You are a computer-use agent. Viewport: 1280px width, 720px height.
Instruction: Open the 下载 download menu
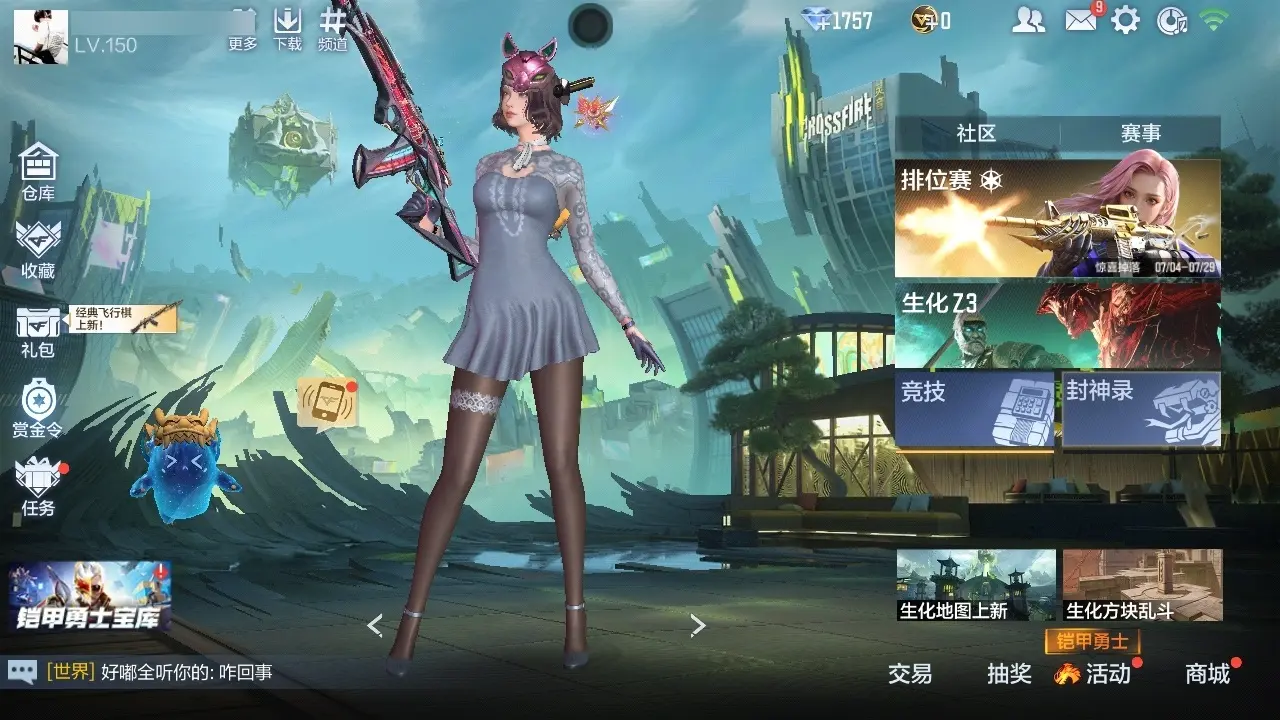point(287,29)
